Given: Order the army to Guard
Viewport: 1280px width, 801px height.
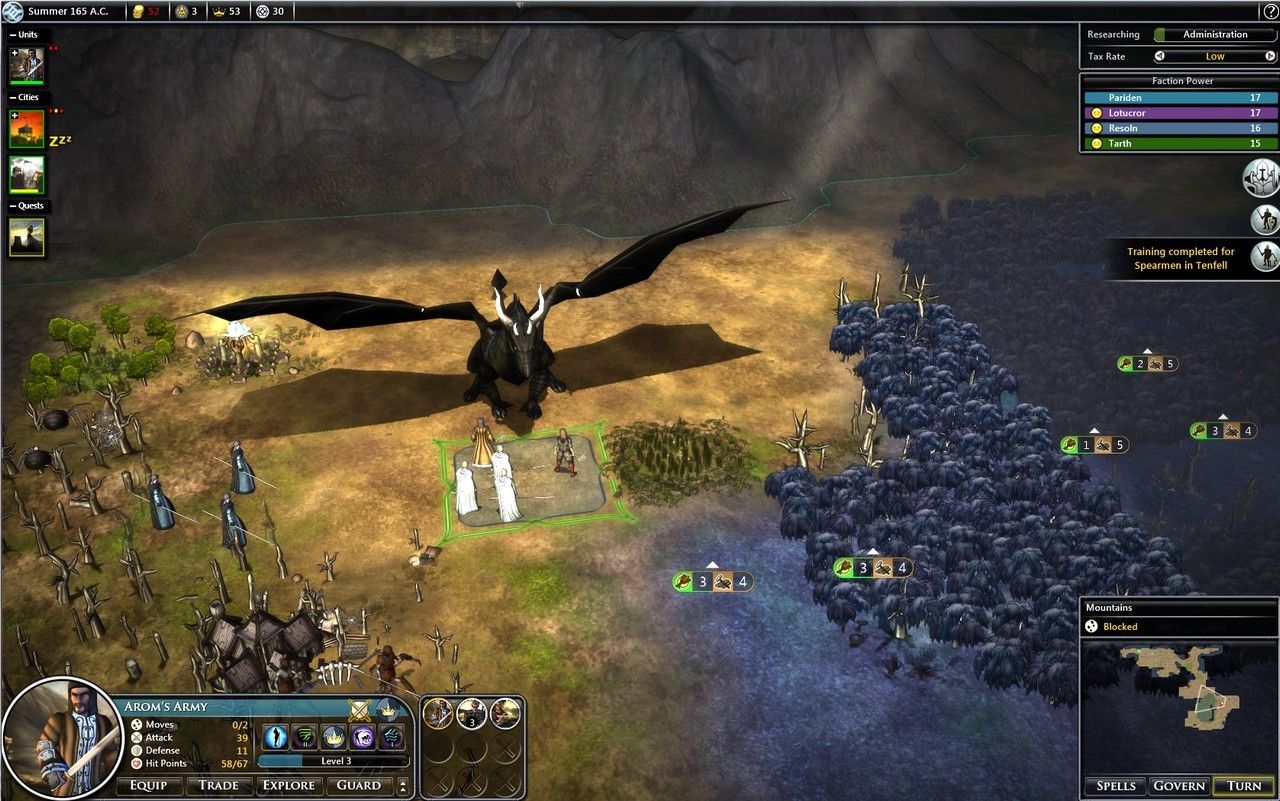Looking at the screenshot, I should (358, 785).
